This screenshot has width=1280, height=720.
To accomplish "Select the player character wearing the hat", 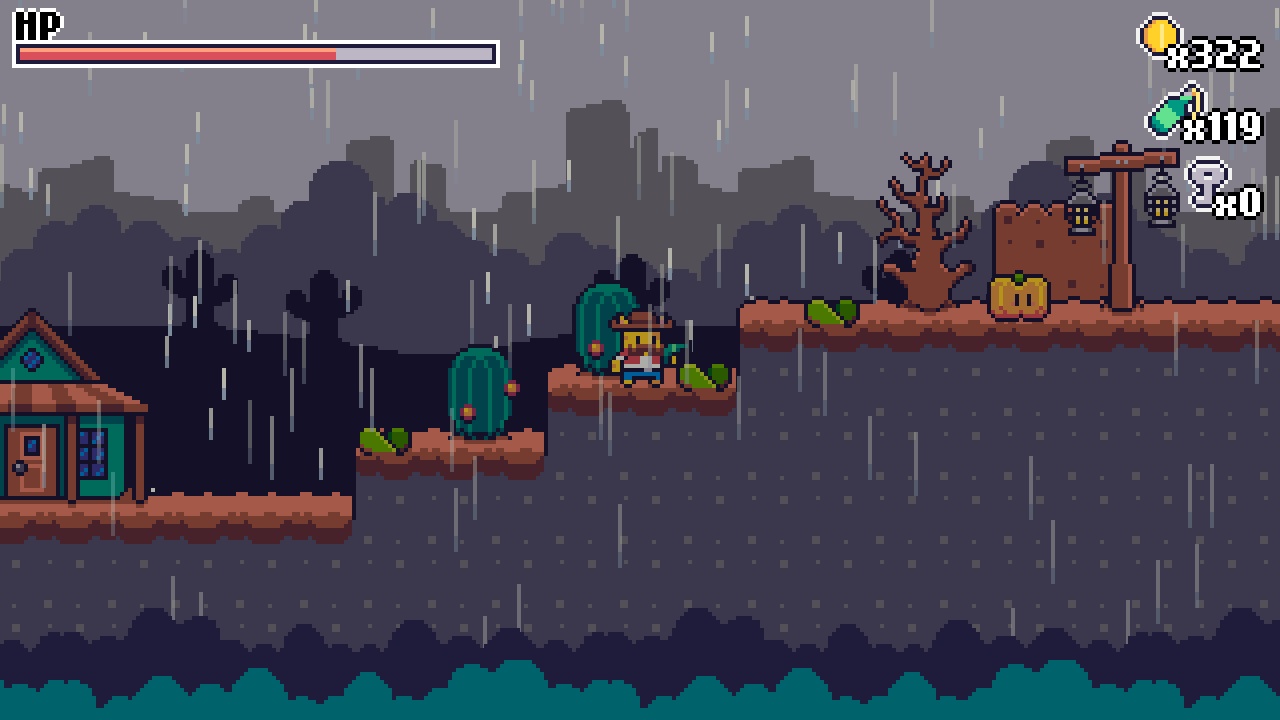I will click(x=641, y=350).
